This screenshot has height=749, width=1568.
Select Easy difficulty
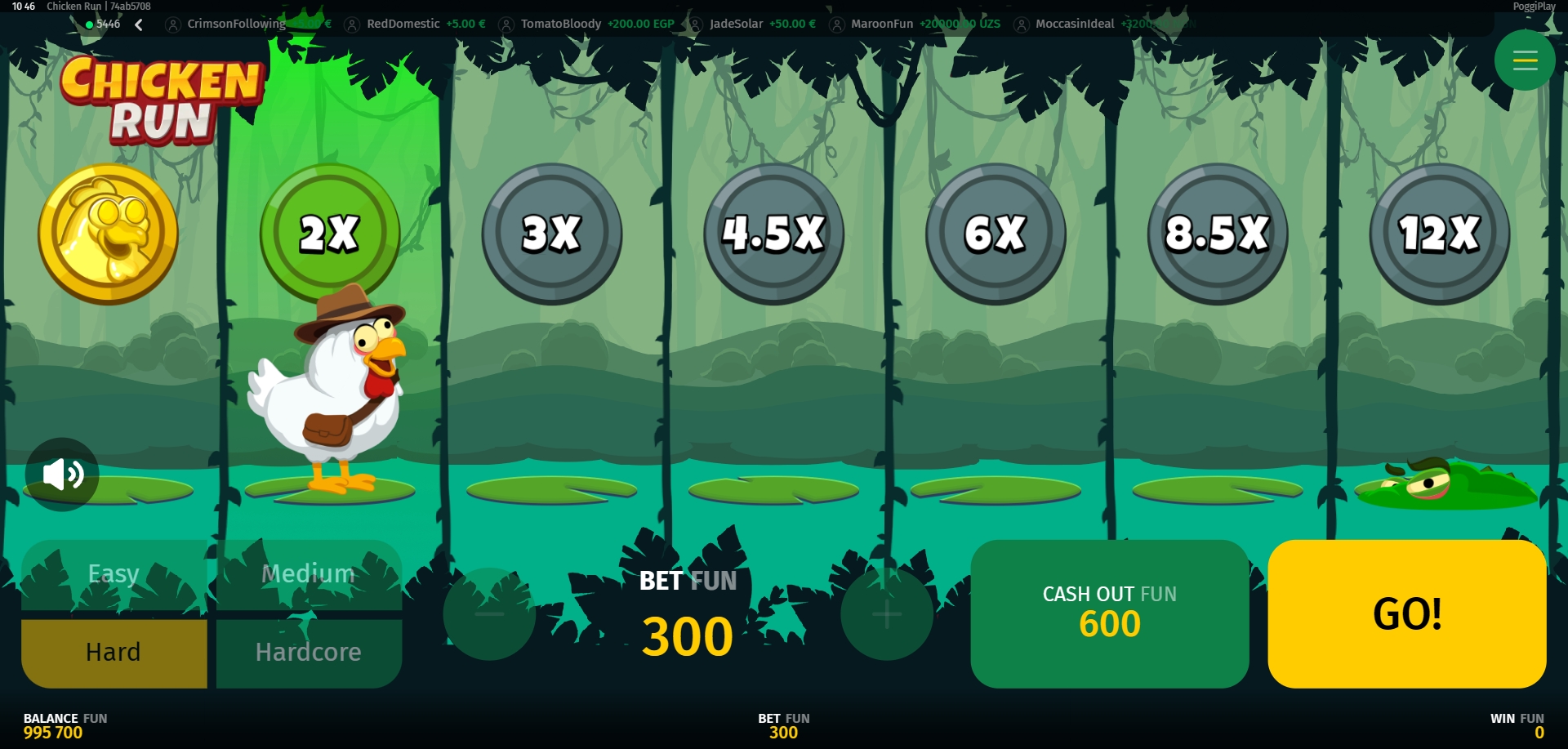click(x=114, y=574)
